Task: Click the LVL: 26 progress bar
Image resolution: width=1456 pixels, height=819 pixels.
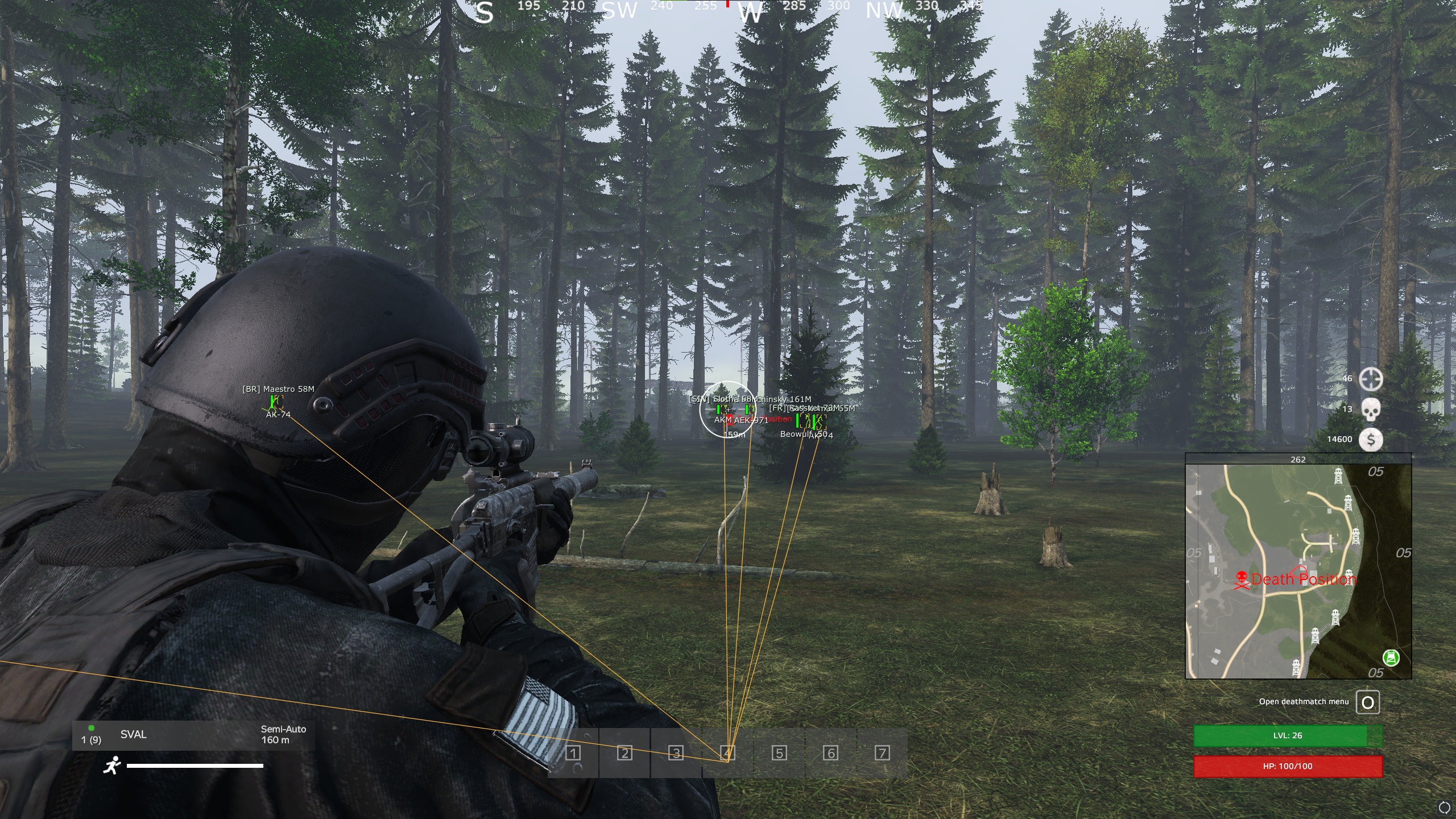Action: [1288, 735]
